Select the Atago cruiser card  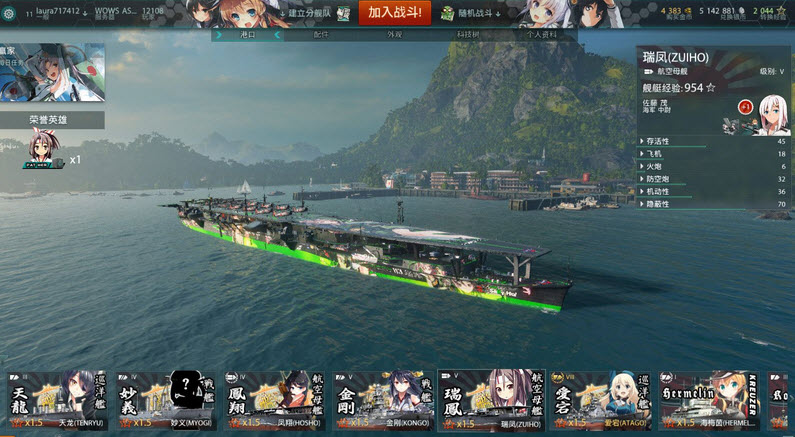600,401
